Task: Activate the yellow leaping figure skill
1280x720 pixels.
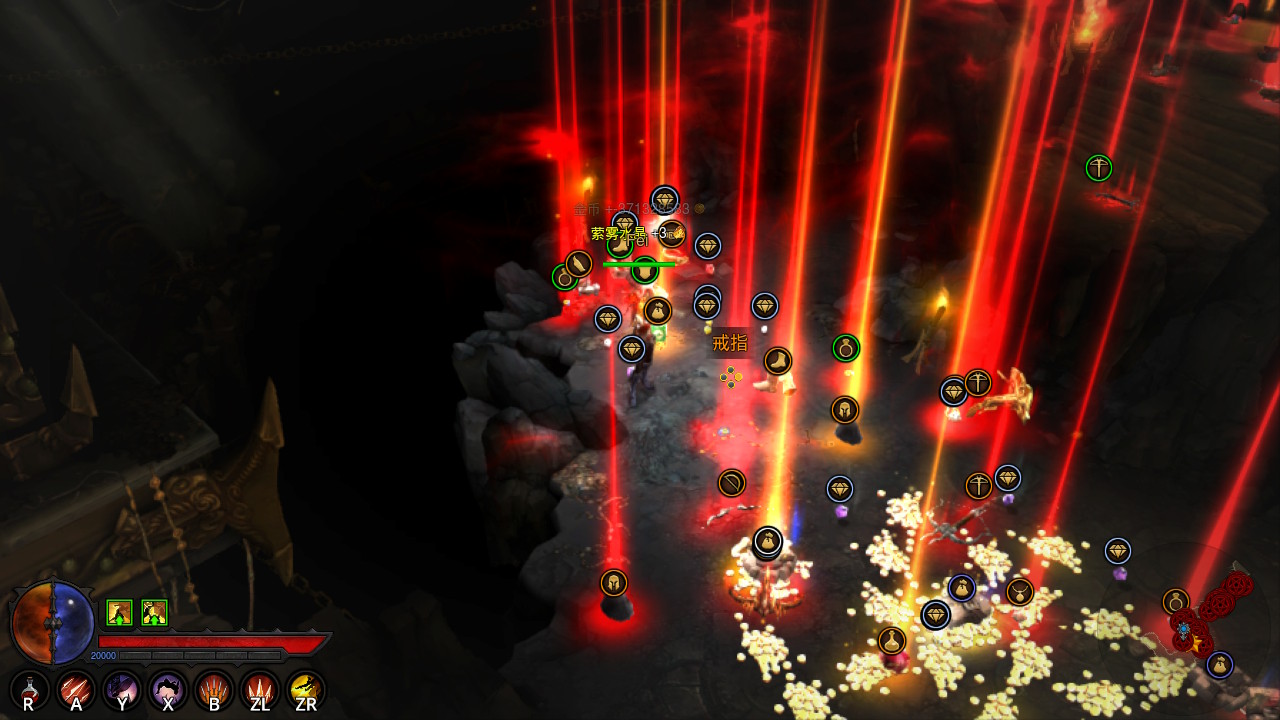Action: (306, 690)
